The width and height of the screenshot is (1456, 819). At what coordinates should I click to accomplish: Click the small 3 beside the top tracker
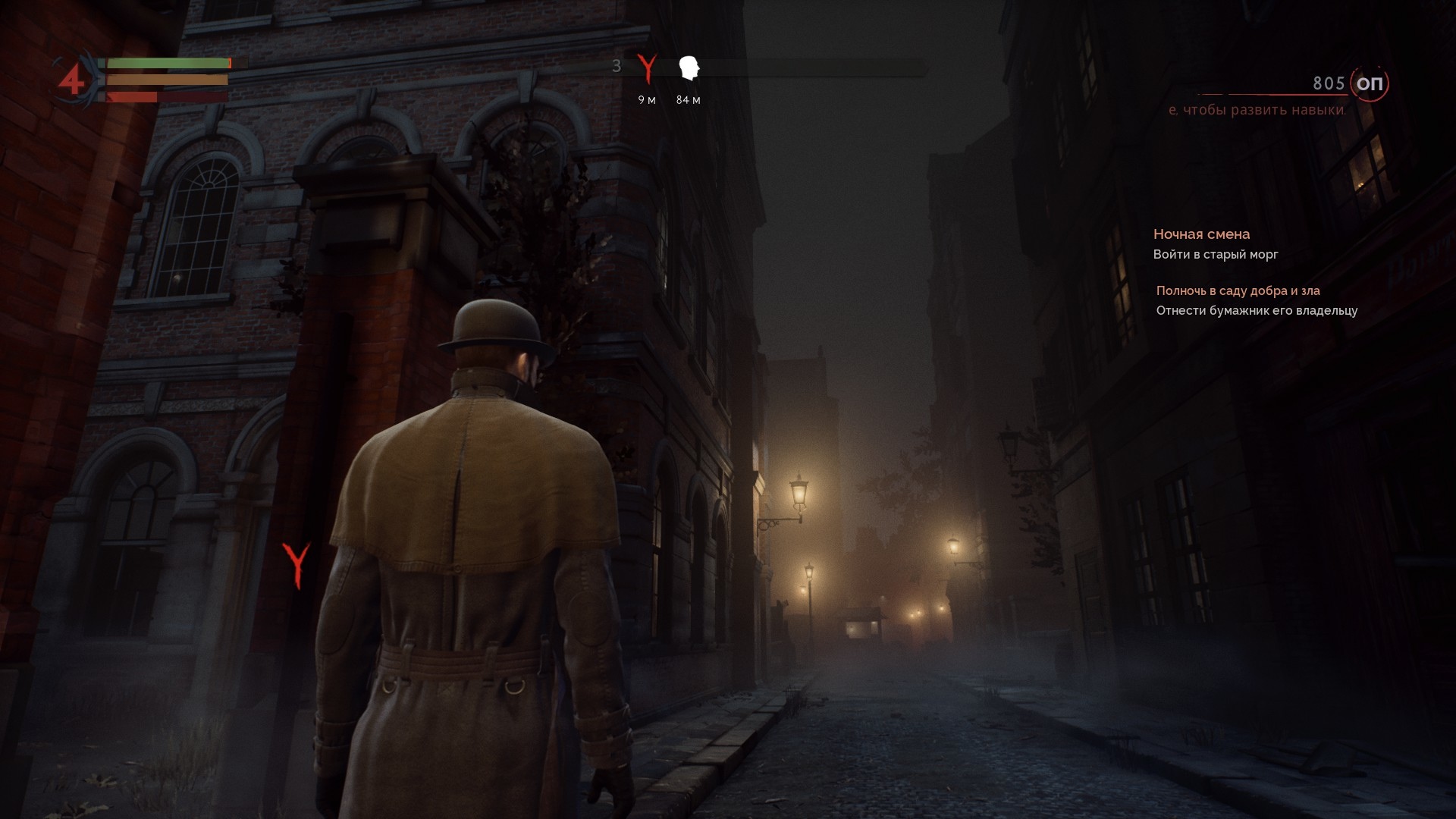616,67
